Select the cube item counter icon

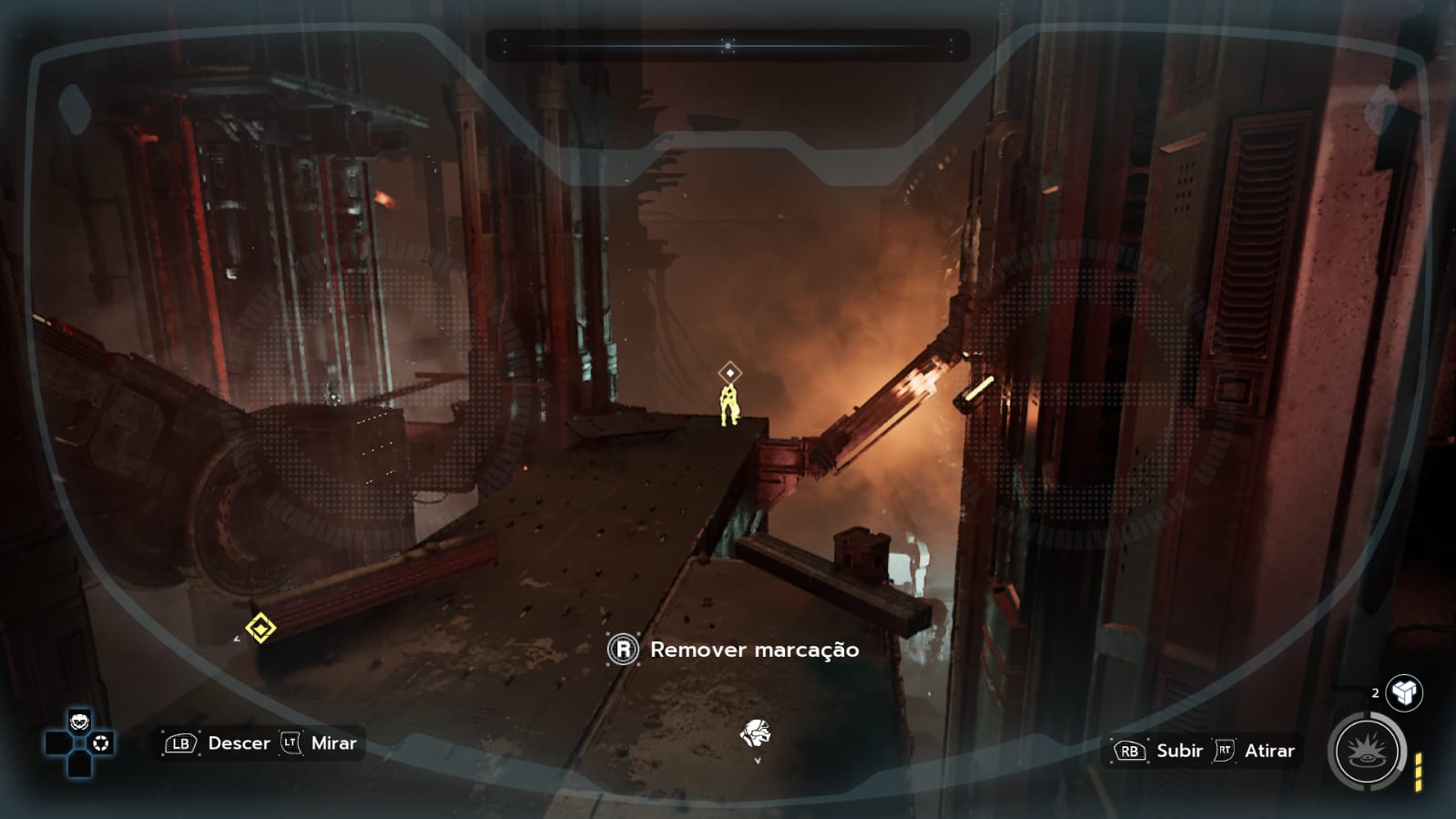1404,693
